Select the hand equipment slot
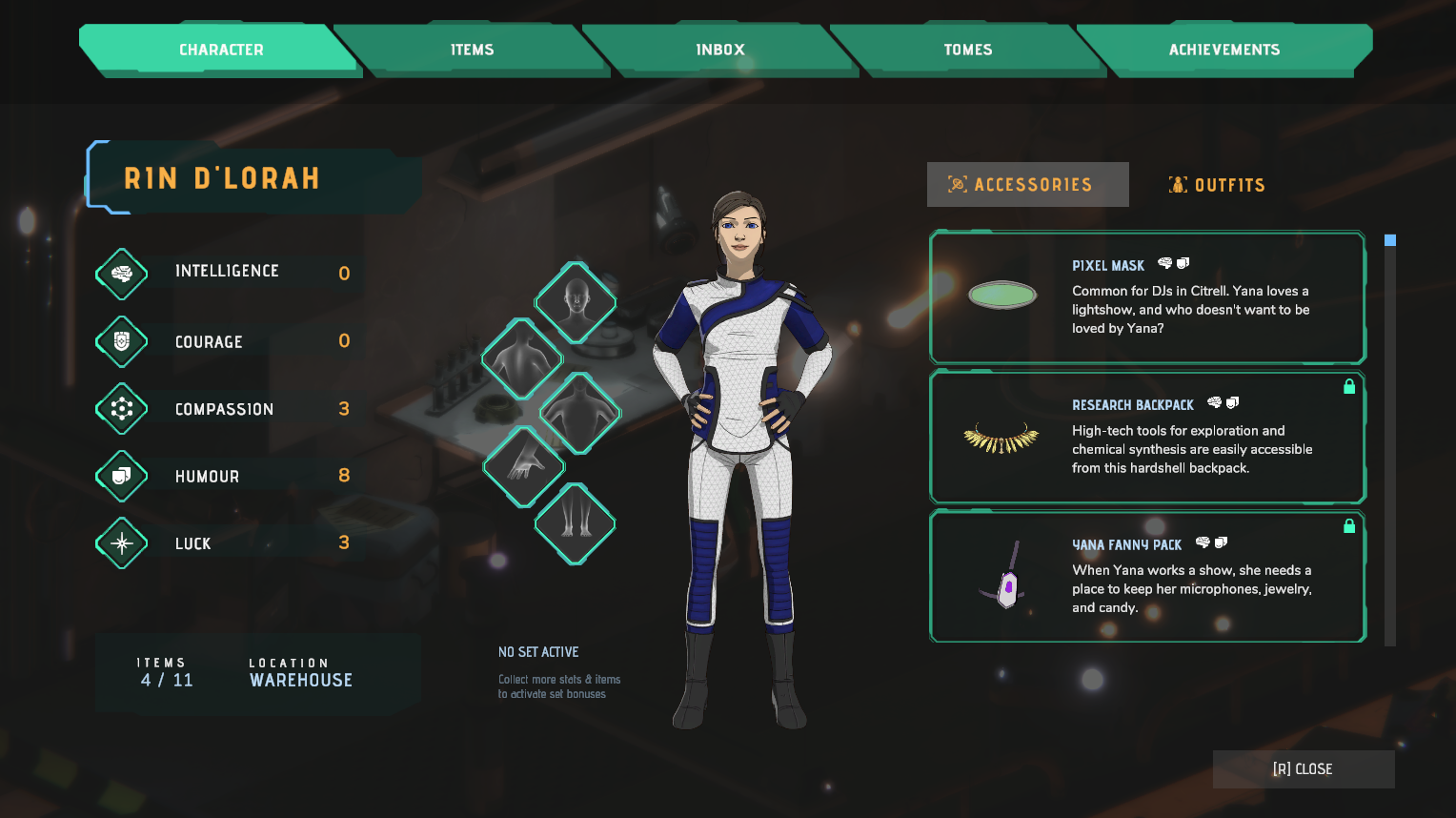This screenshot has height=818, width=1456. [524, 466]
